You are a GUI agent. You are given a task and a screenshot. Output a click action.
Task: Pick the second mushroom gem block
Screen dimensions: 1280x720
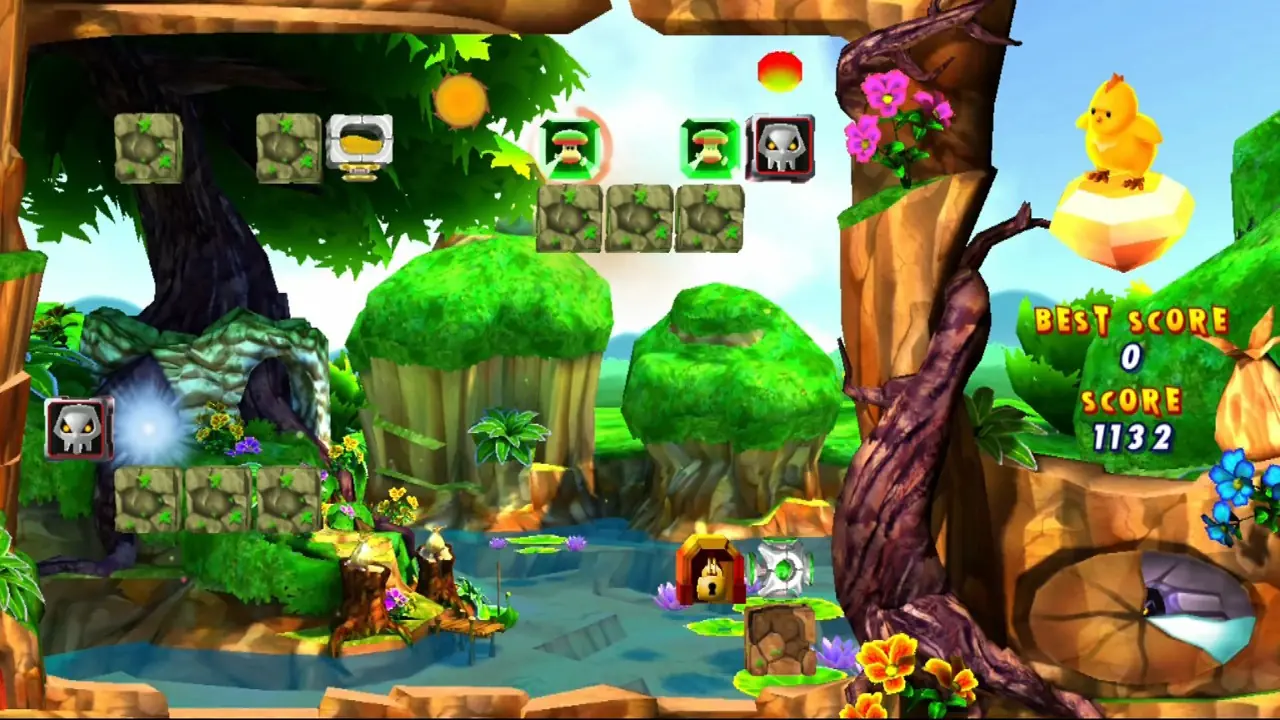710,148
